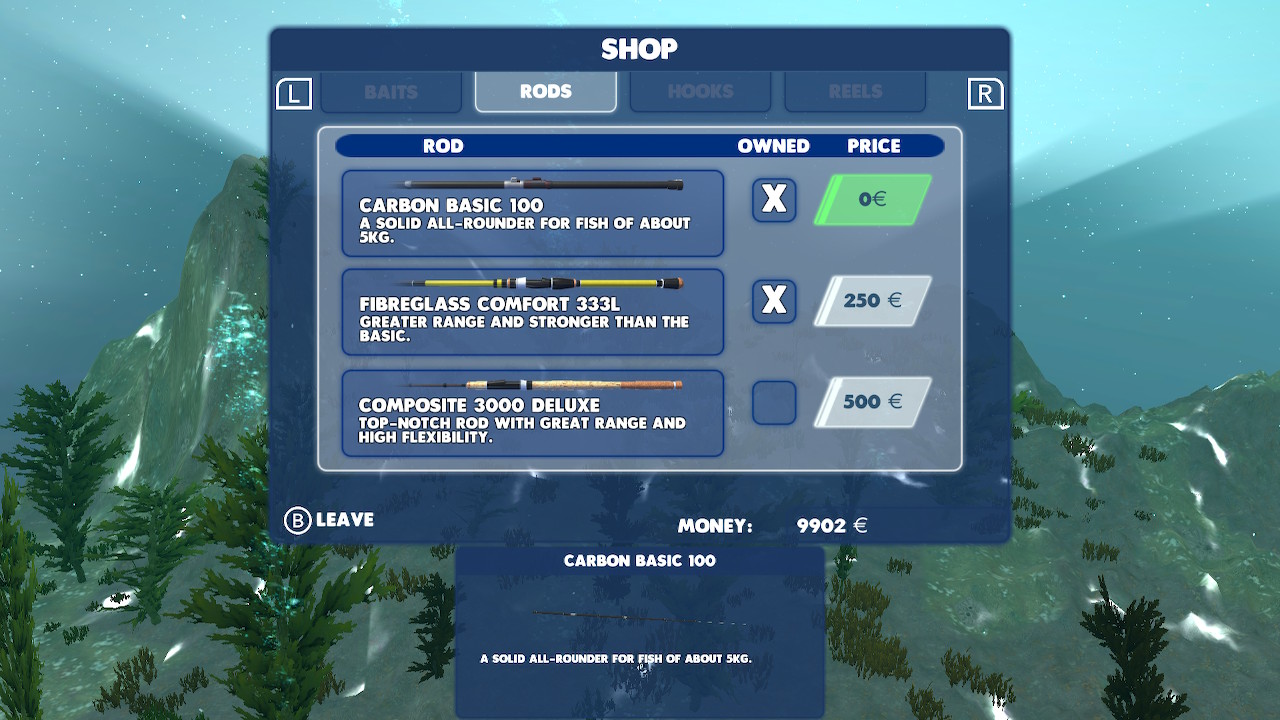
Task: Switch to the BAITS tab
Action: (x=391, y=91)
